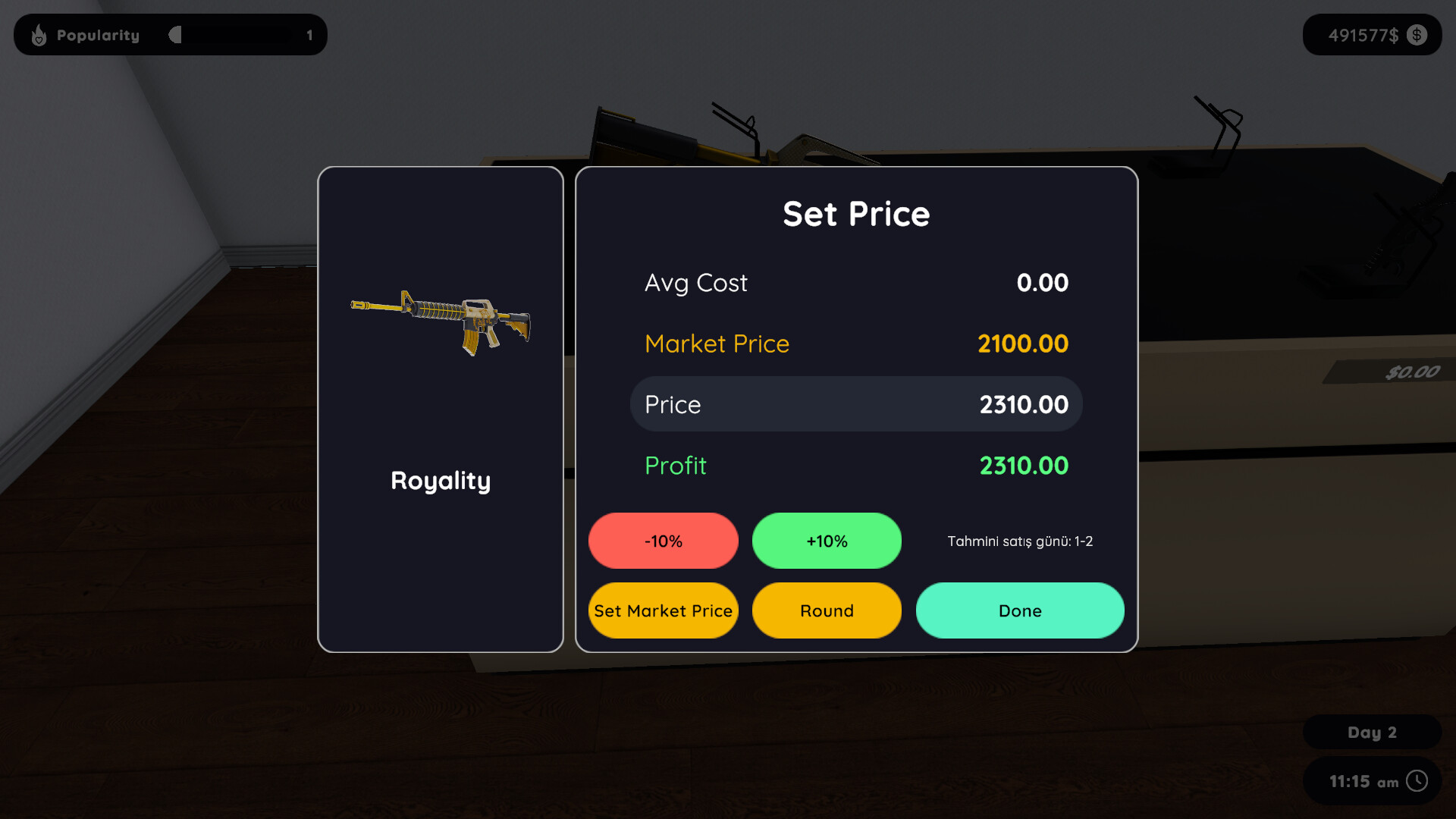1456x819 pixels.
Task: Click the 11:15 am time display
Action: (1363, 781)
